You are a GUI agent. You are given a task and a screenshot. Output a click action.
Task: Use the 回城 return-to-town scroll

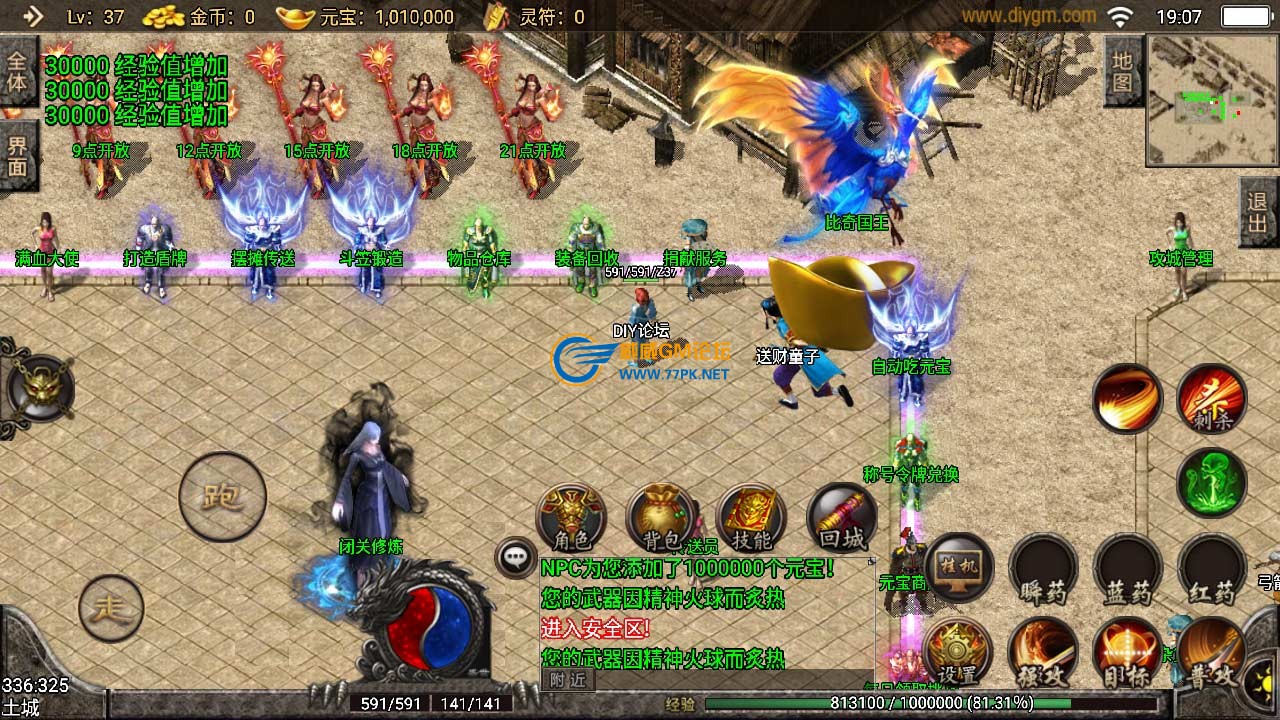pos(841,519)
